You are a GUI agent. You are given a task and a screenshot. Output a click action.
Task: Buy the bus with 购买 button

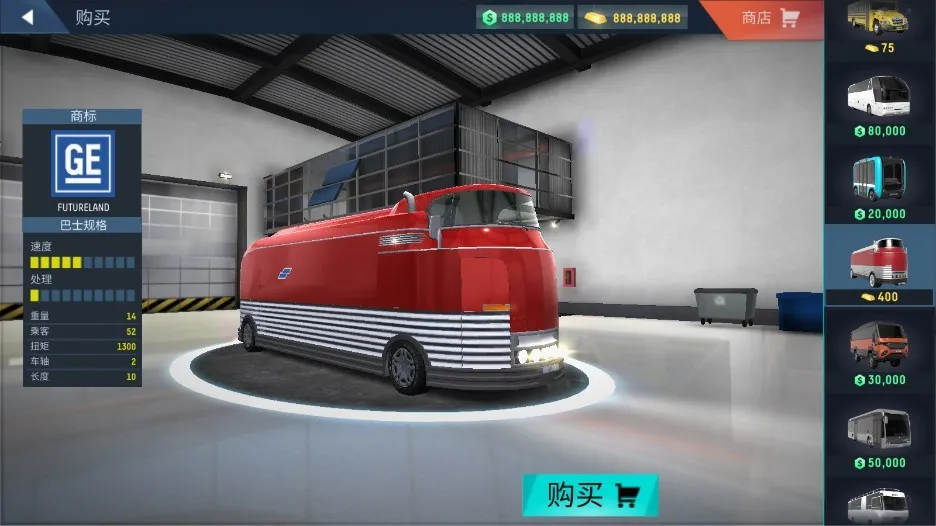click(591, 495)
